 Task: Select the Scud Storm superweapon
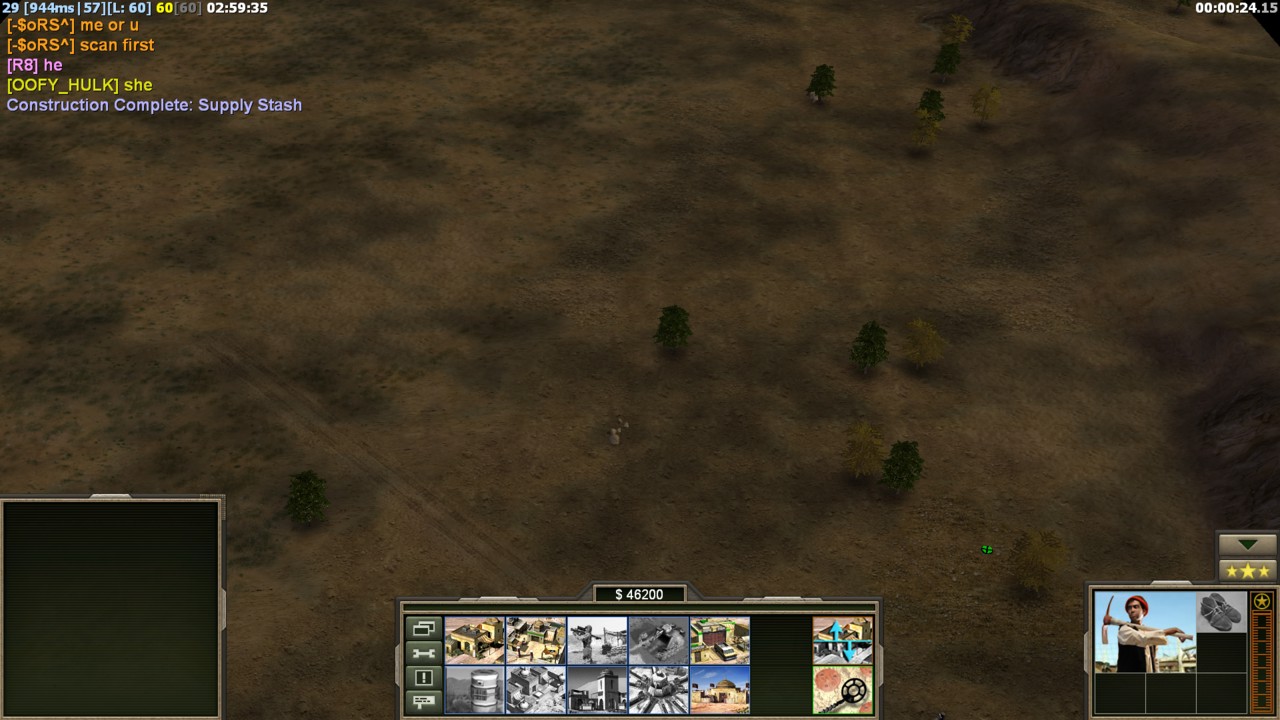pyautogui.click(x=658, y=690)
